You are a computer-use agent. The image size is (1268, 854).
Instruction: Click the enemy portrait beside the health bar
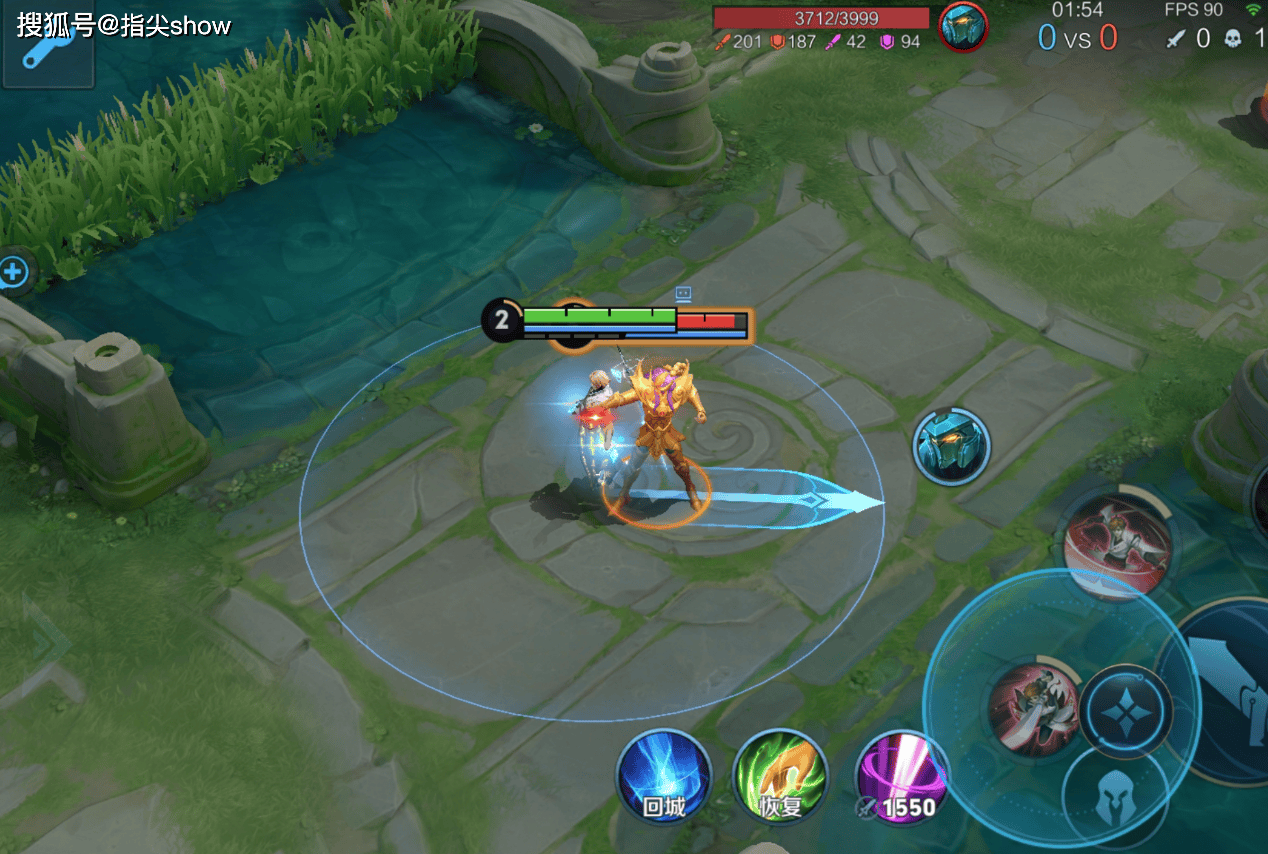(x=964, y=27)
